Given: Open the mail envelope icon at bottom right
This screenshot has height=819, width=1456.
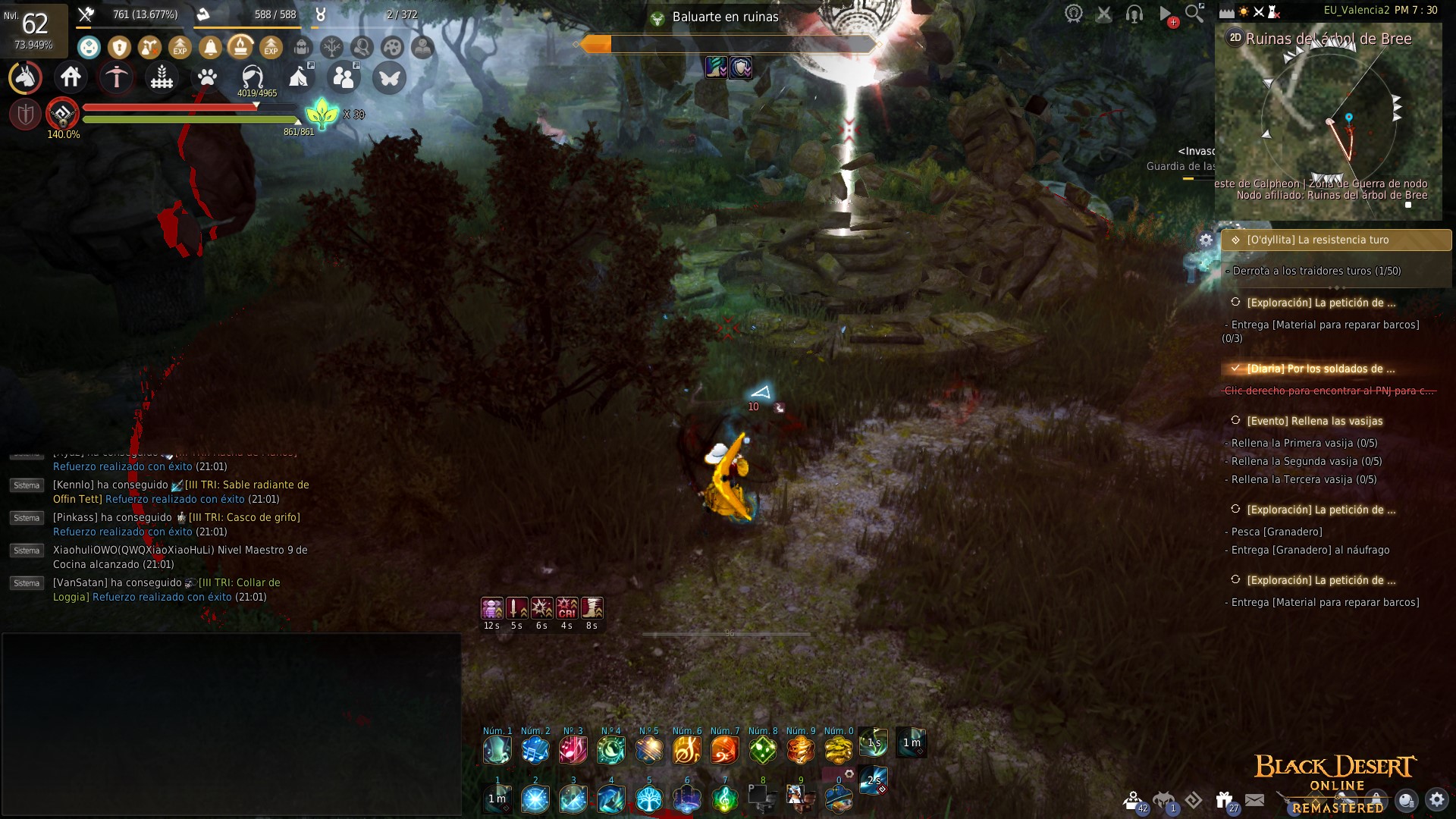Looking at the screenshot, I should 1256,800.
